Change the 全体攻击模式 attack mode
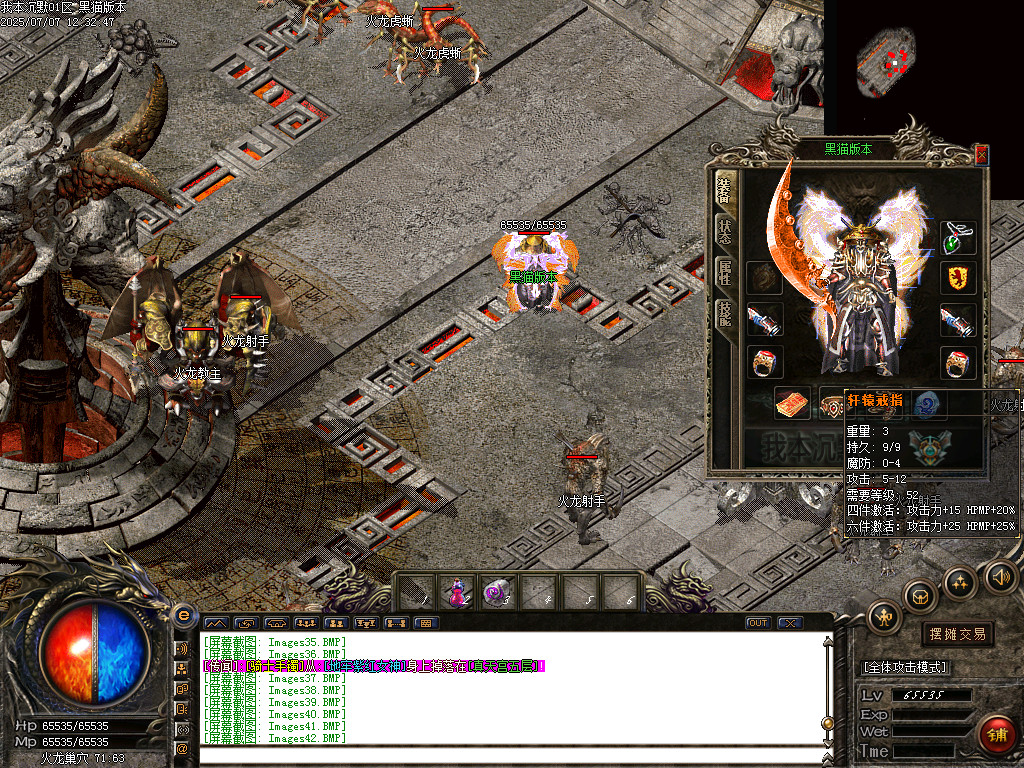The height and width of the screenshot is (768, 1024). (x=905, y=667)
